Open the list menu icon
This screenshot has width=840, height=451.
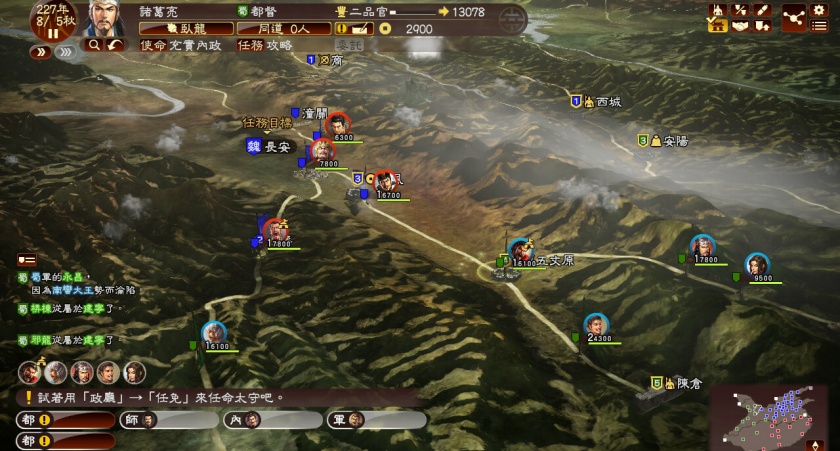[x=819, y=26]
